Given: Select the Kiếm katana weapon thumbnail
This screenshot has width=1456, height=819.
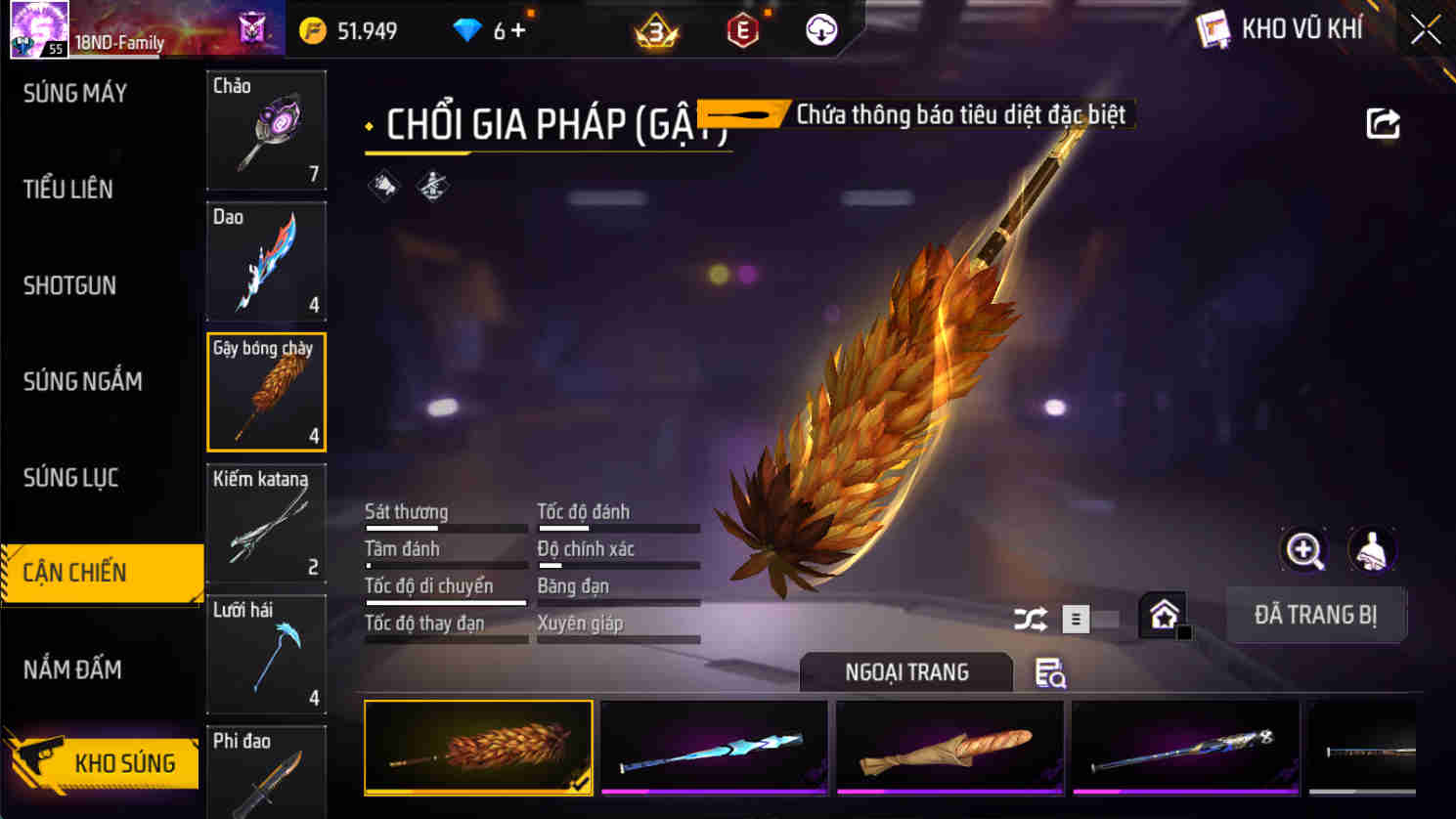Looking at the screenshot, I should click(266, 523).
